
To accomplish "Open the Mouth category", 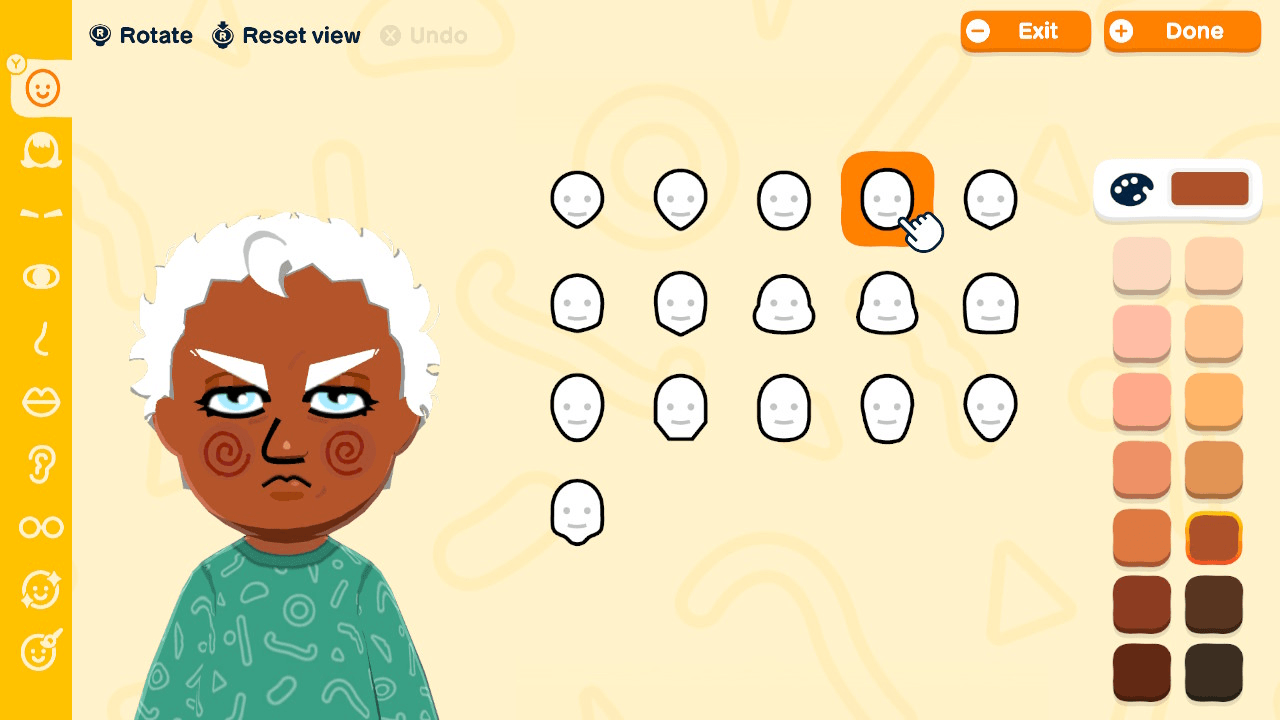I will pyautogui.click(x=40, y=402).
